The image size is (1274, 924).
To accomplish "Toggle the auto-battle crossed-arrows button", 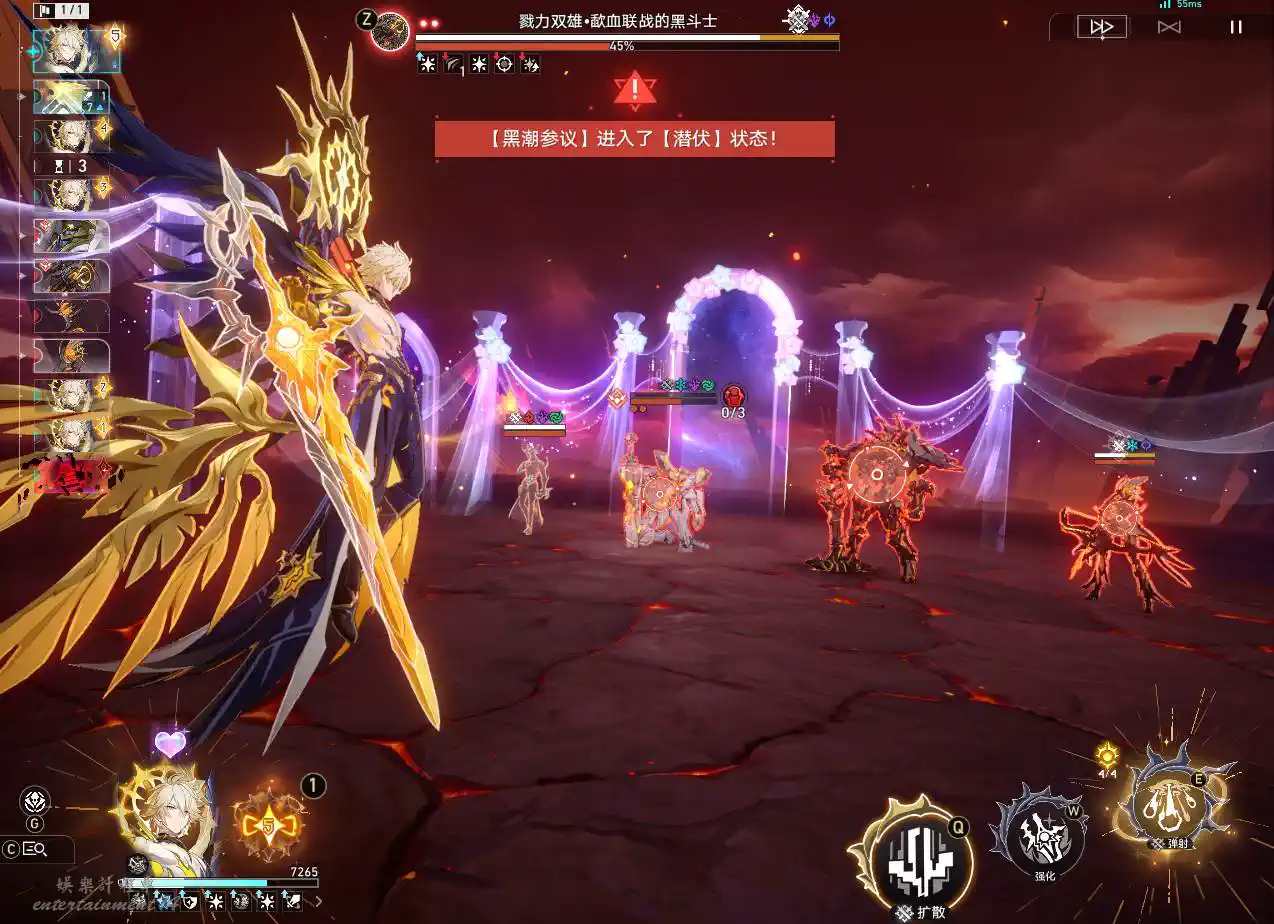I will pos(1168,28).
